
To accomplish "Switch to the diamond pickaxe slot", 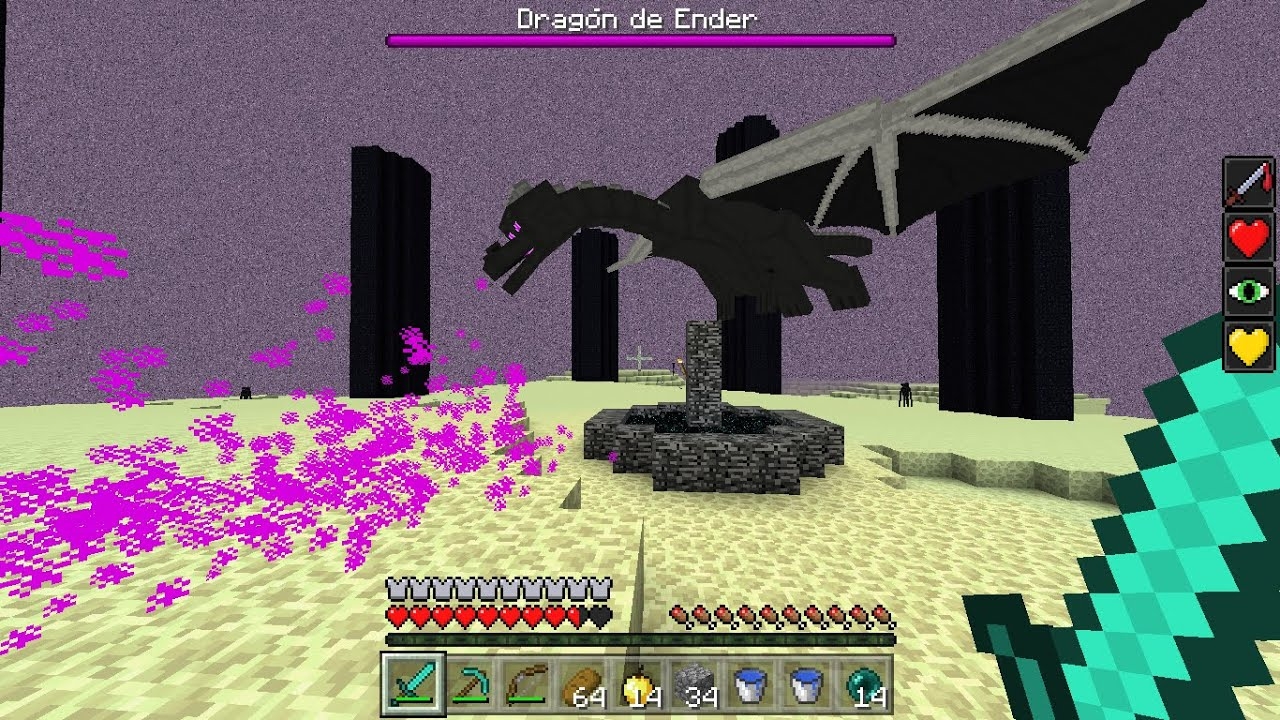I will tap(465, 684).
